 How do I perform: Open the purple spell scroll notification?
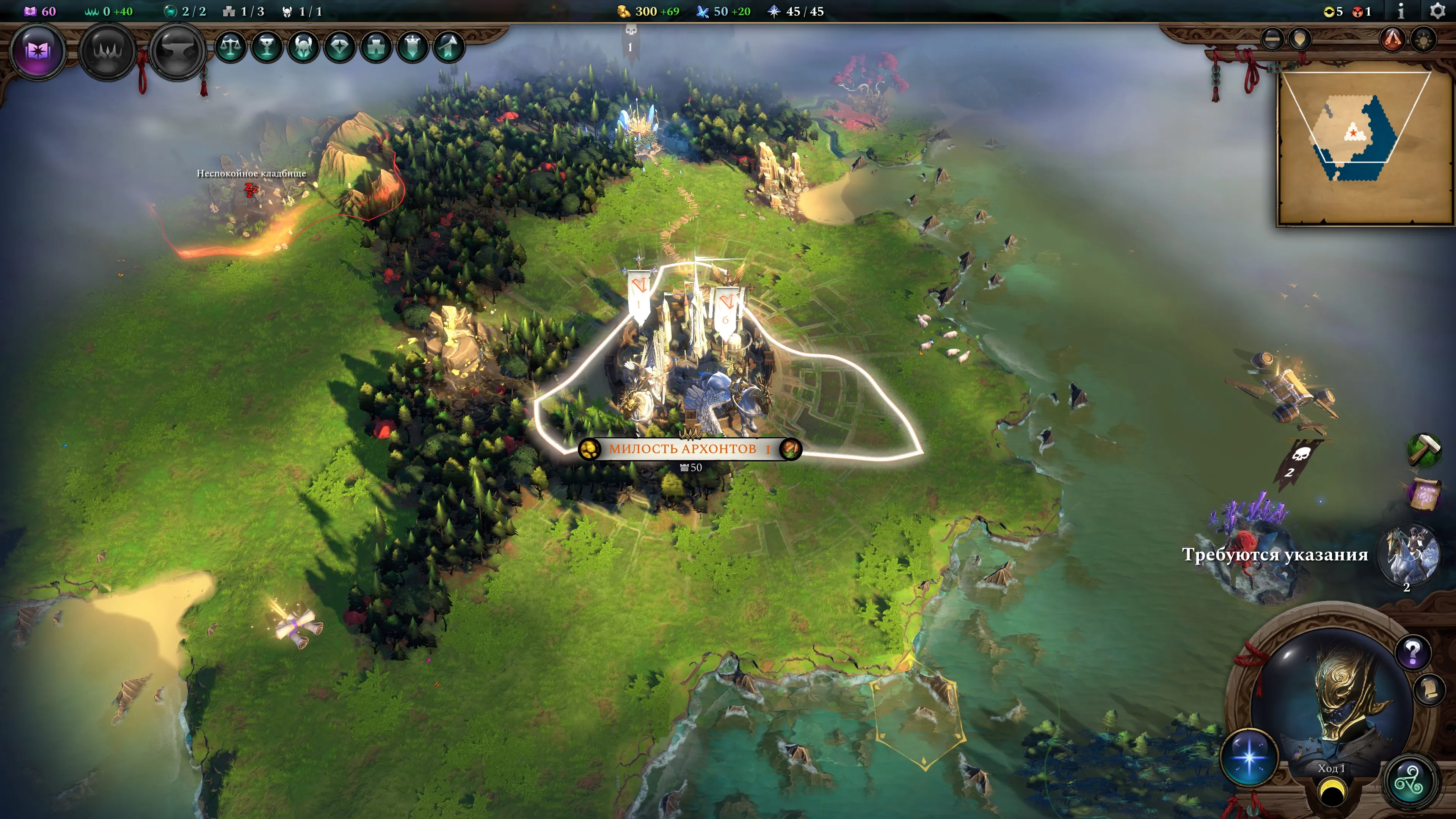pyautogui.click(x=1424, y=493)
